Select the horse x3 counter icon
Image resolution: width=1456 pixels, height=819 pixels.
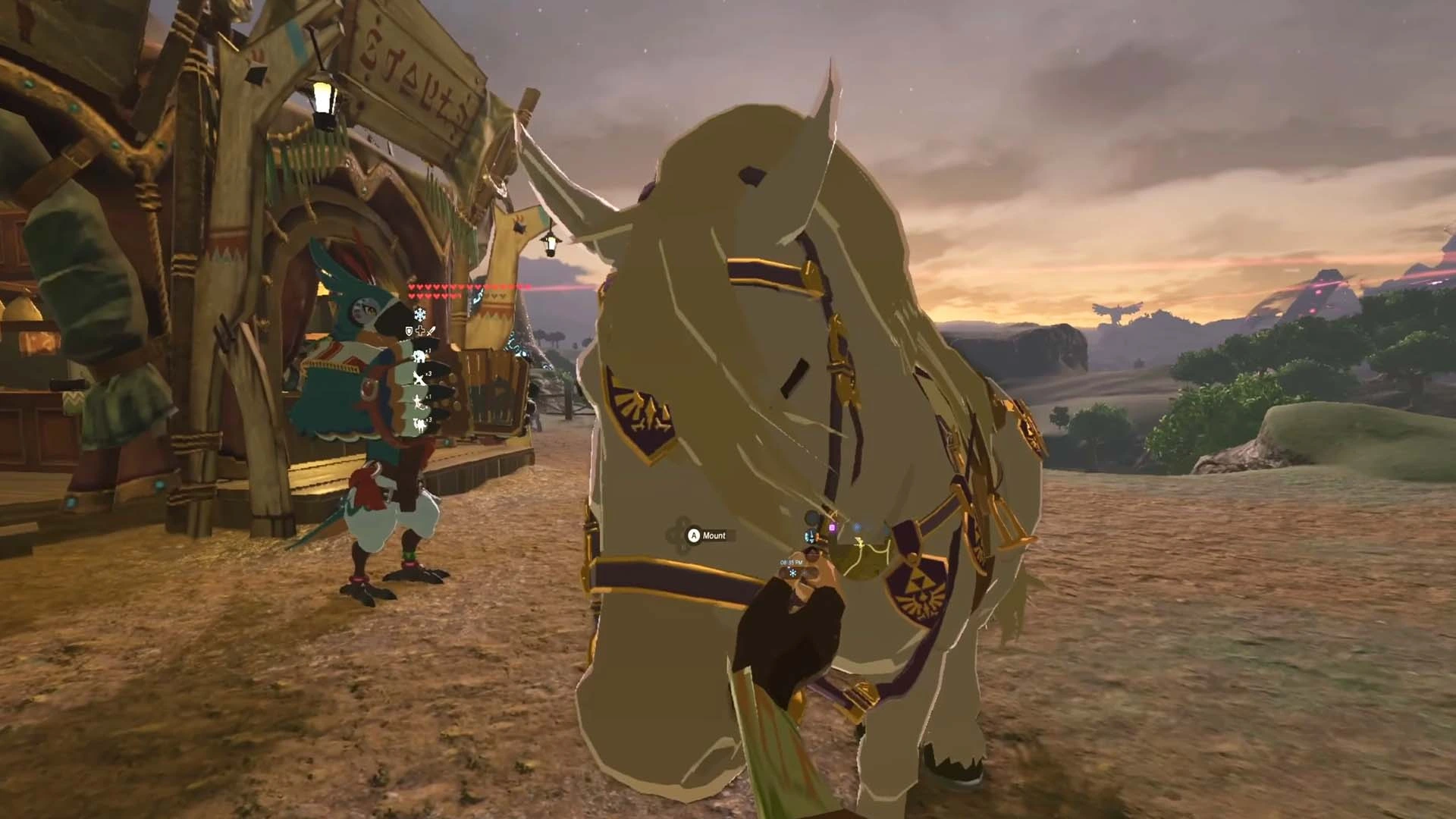click(x=420, y=423)
